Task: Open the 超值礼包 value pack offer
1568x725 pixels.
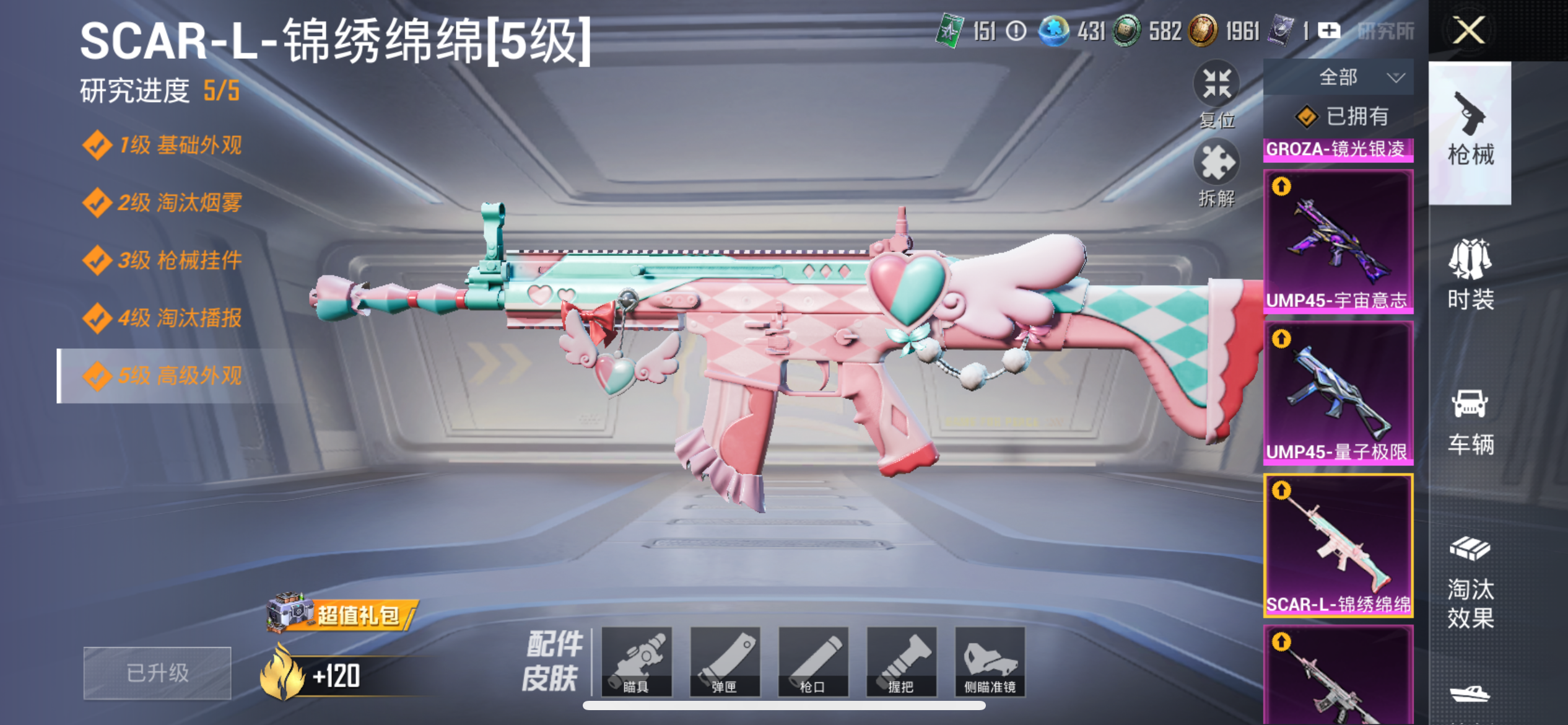Action: coord(344,614)
